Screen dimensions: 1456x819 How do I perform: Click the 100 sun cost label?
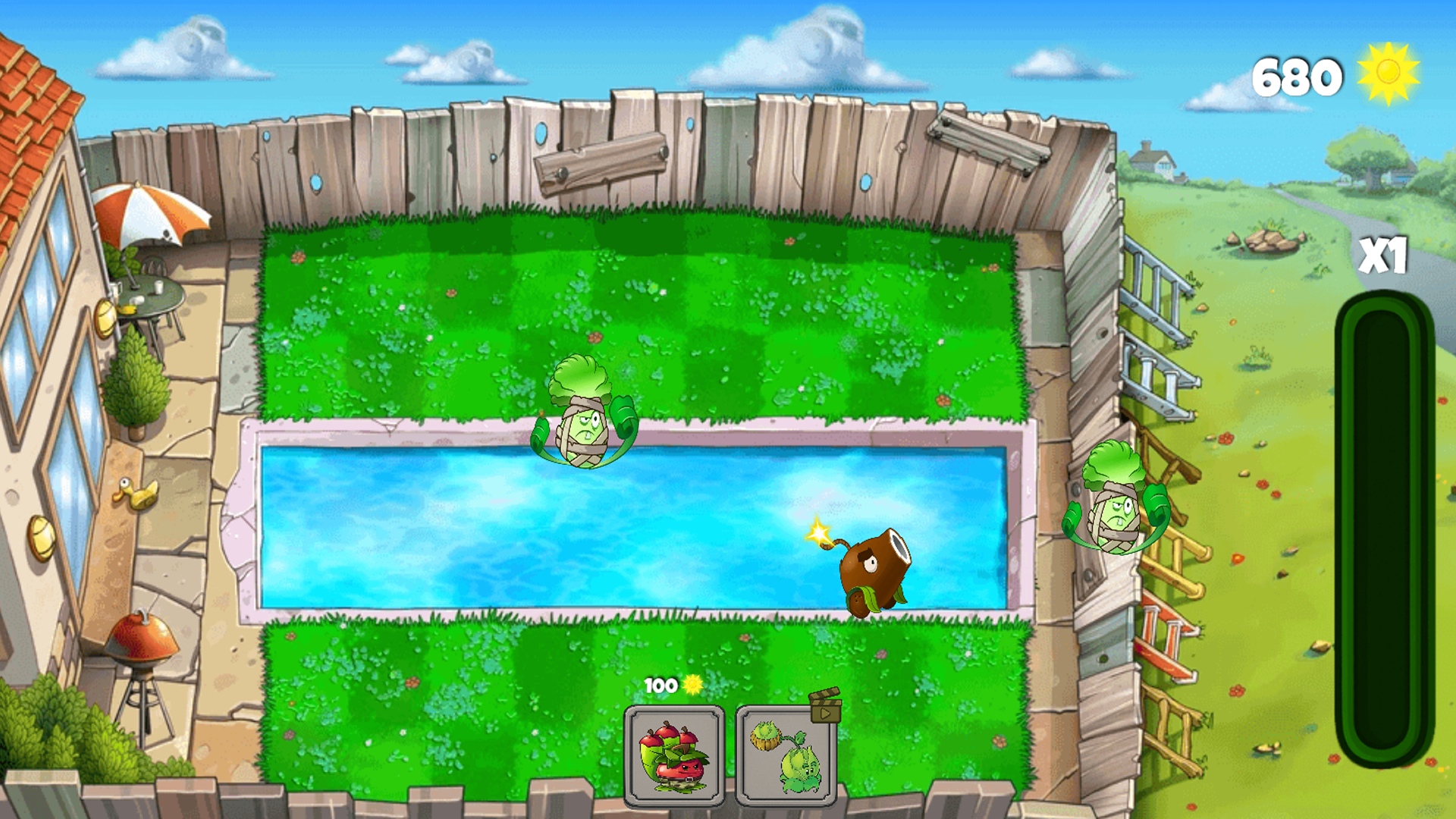point(661,683)
